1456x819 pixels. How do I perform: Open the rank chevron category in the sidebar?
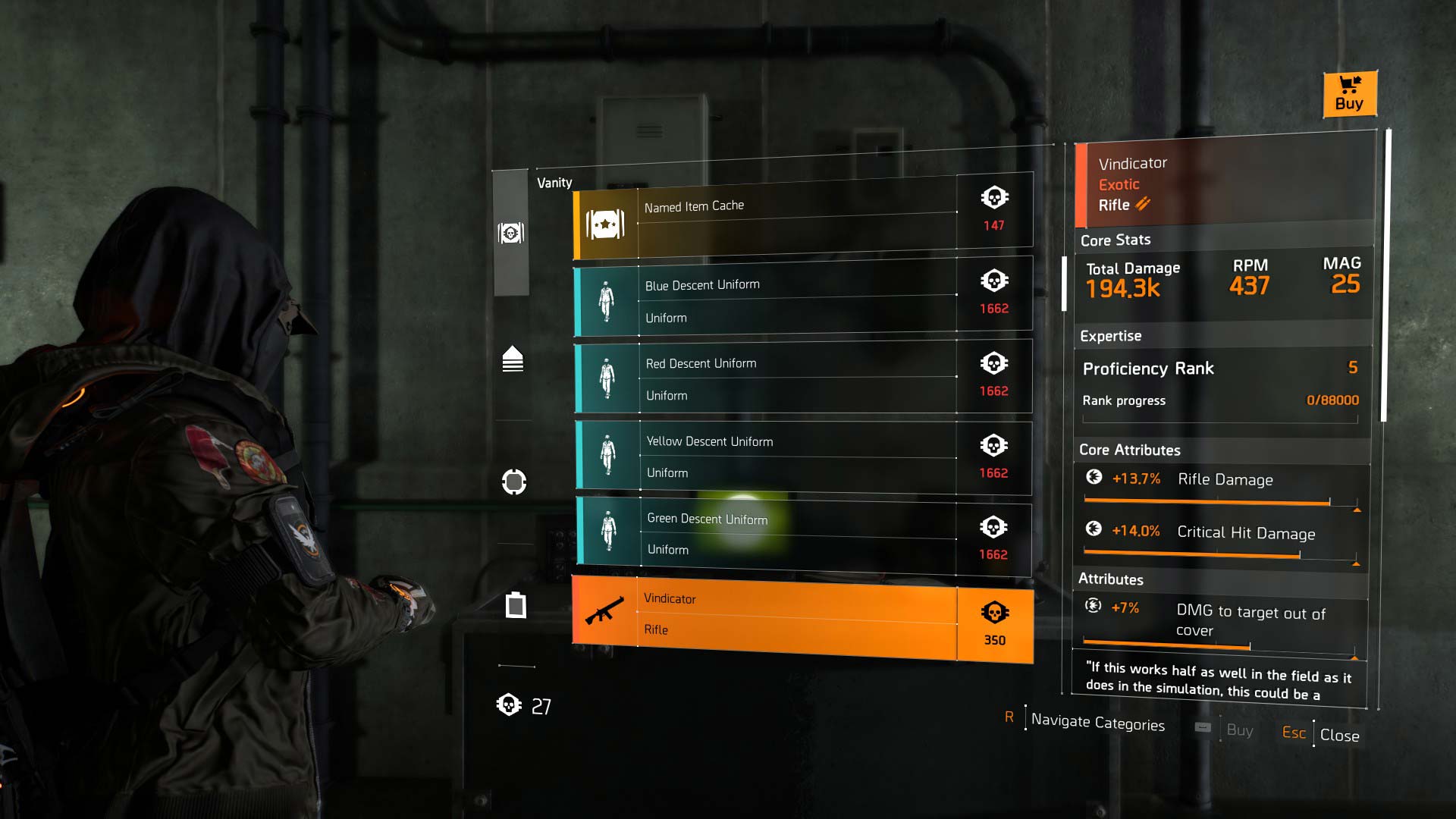513,359
